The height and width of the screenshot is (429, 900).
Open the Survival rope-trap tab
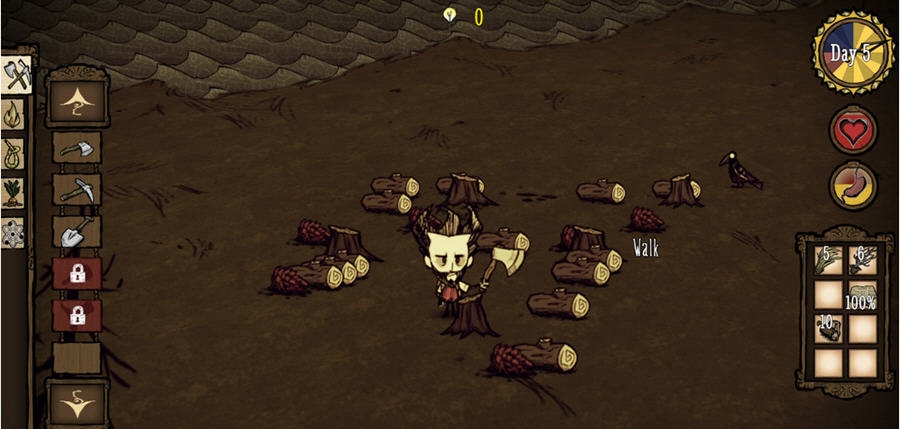click(x=14, y=154)
